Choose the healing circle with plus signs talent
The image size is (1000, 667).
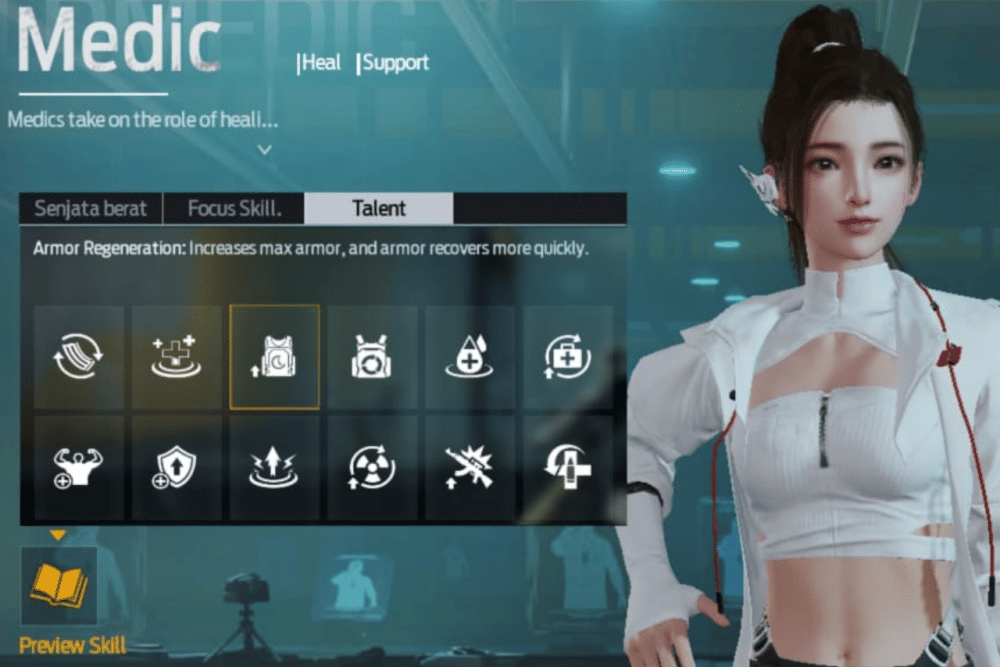tap(177, 357)
